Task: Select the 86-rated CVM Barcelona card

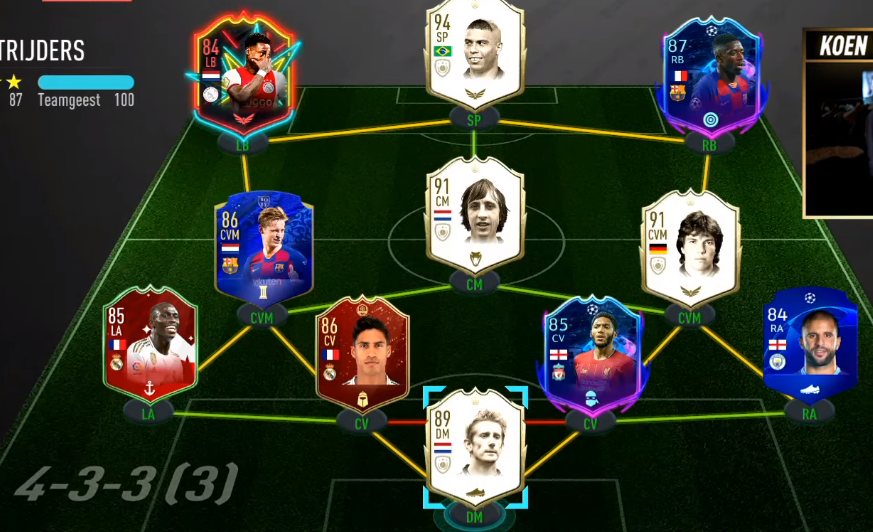Action: (x=263, y=248)
